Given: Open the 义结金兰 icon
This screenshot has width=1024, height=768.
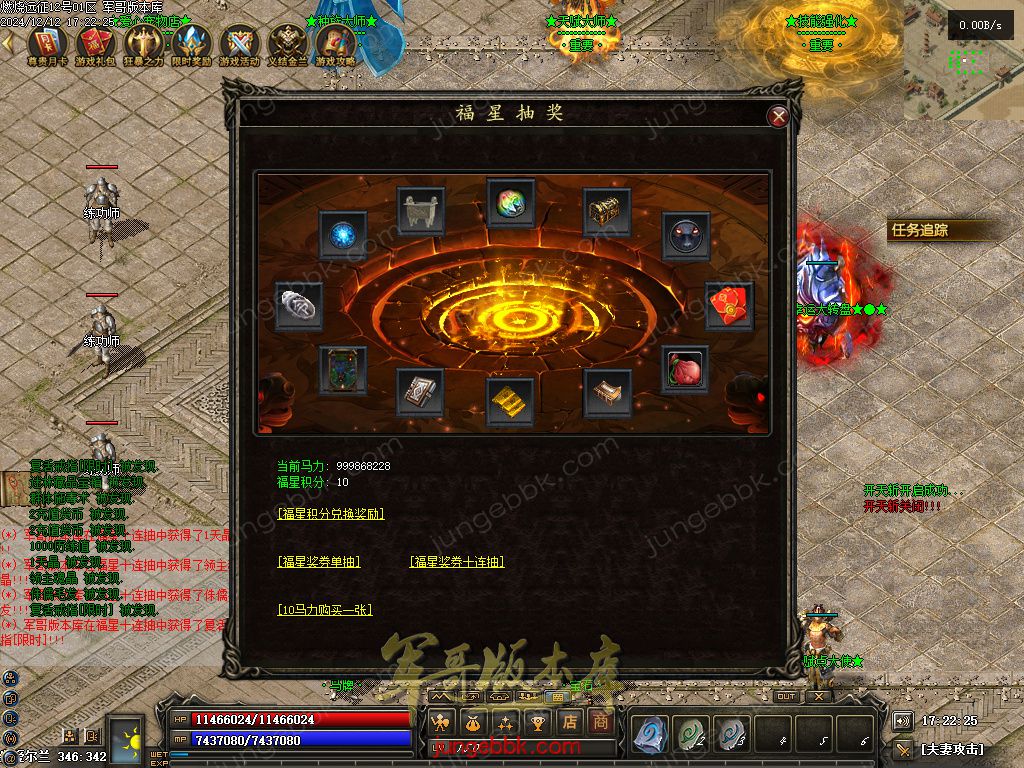Looking at the screenshot, I should click(288, 43).
